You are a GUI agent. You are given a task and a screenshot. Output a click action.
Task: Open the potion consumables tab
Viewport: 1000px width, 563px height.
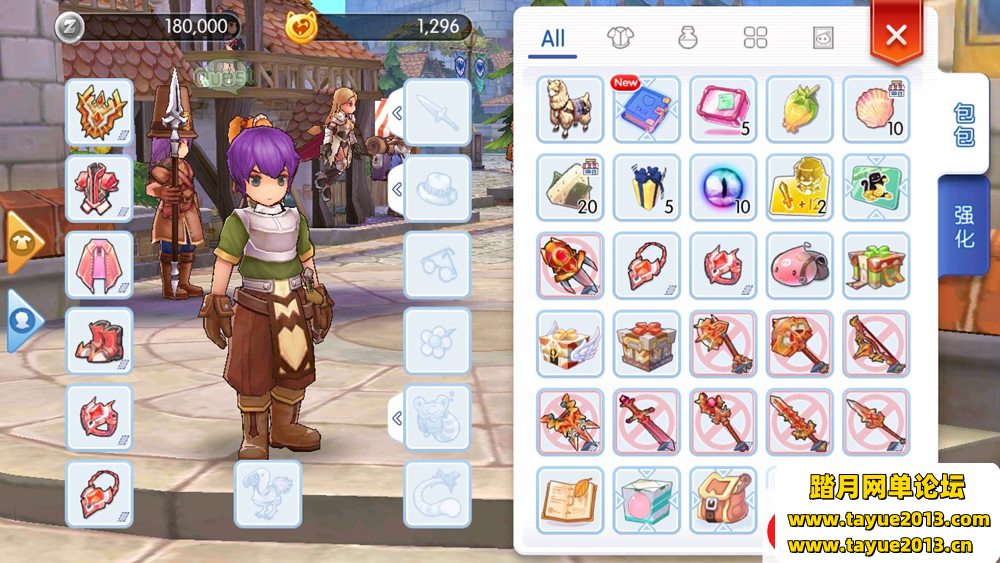[x=688, y=39]
